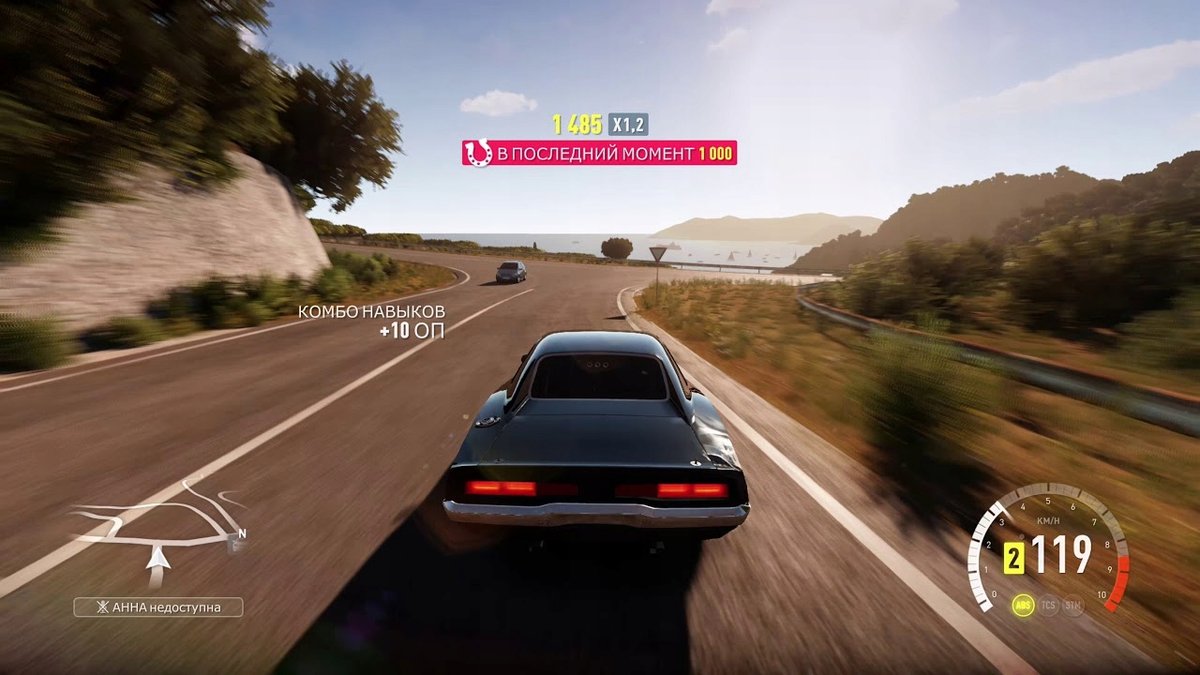This screenshot has height=675, width=1200.
Task: Select the yellow gear number box
Action: click(1014, 558)
